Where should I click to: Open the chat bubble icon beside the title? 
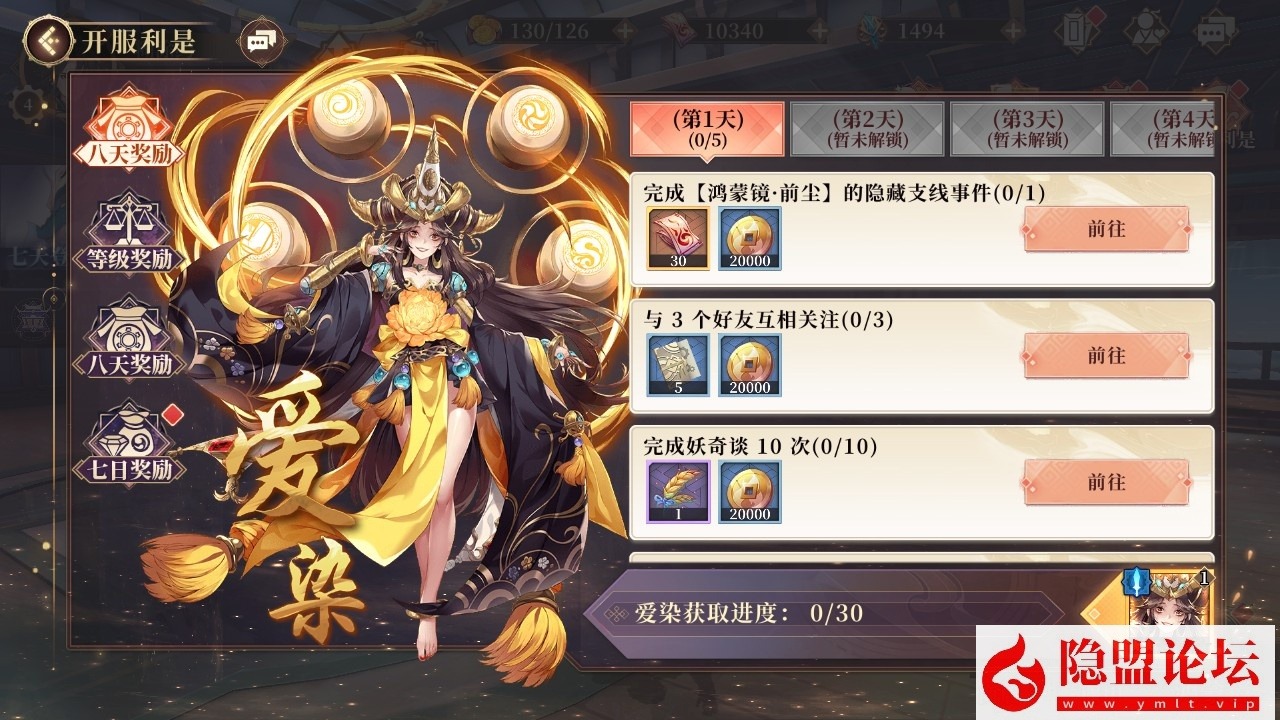tap(259, 41)
